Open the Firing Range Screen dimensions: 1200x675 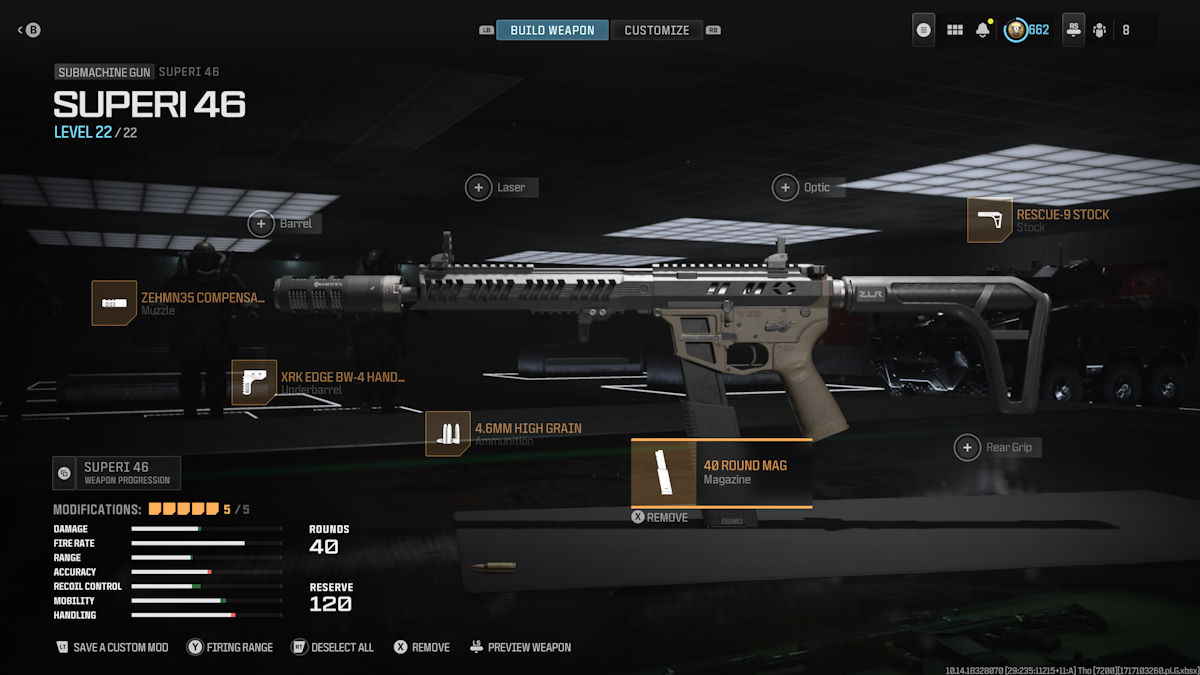[x=230, y=647]
